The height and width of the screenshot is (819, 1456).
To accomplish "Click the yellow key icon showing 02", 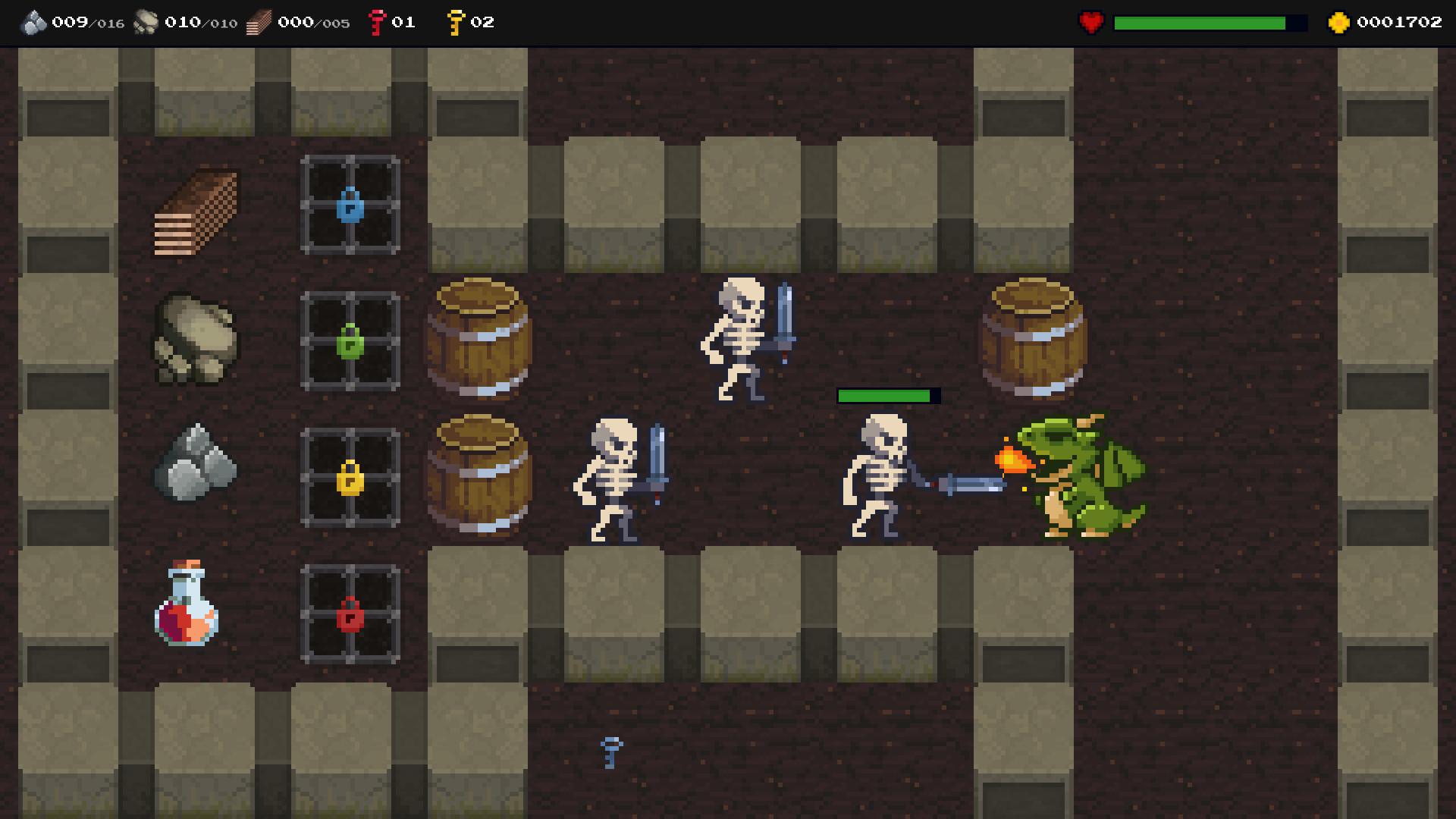I will pos(456,21).
